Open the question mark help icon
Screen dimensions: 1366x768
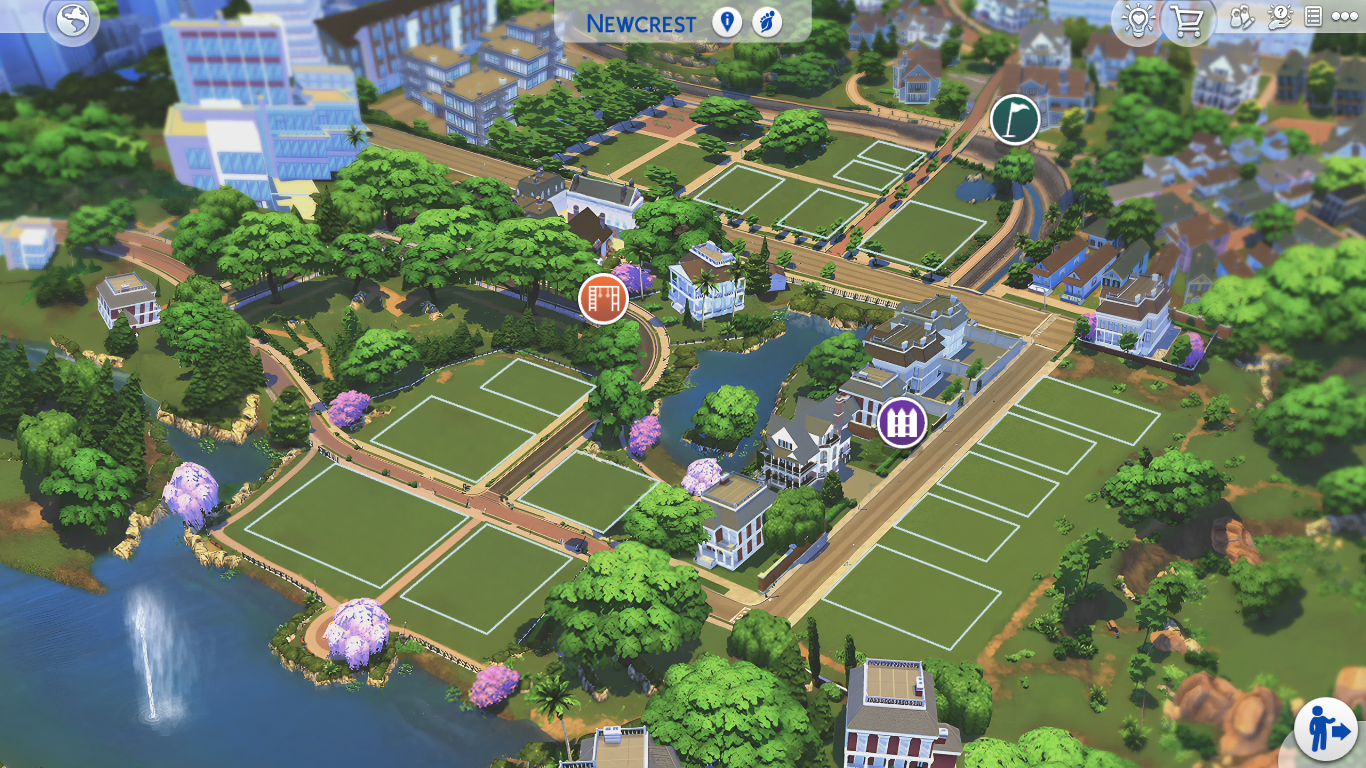tap(1279, 18)
